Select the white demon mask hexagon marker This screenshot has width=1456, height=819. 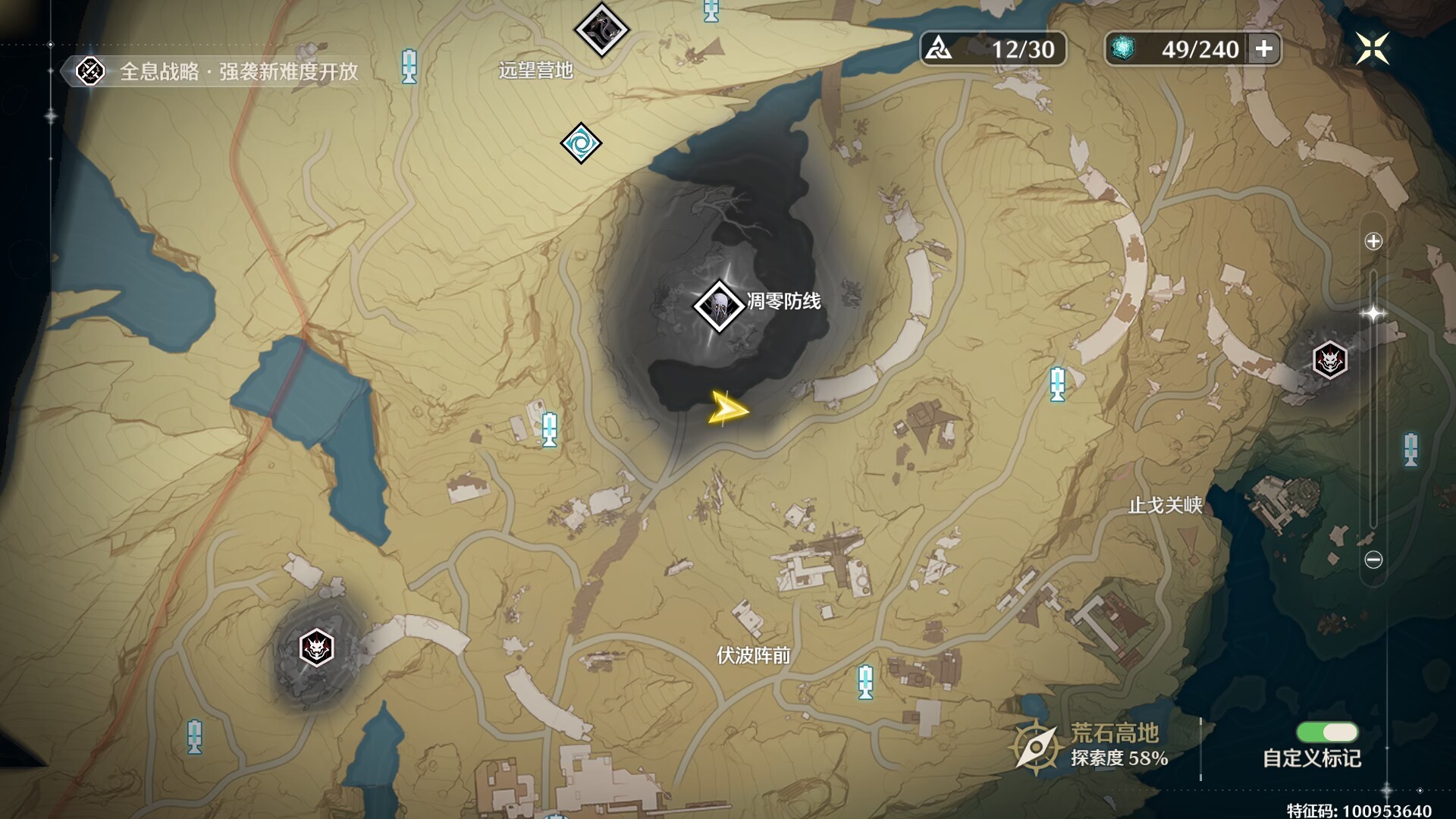[316, 648]
